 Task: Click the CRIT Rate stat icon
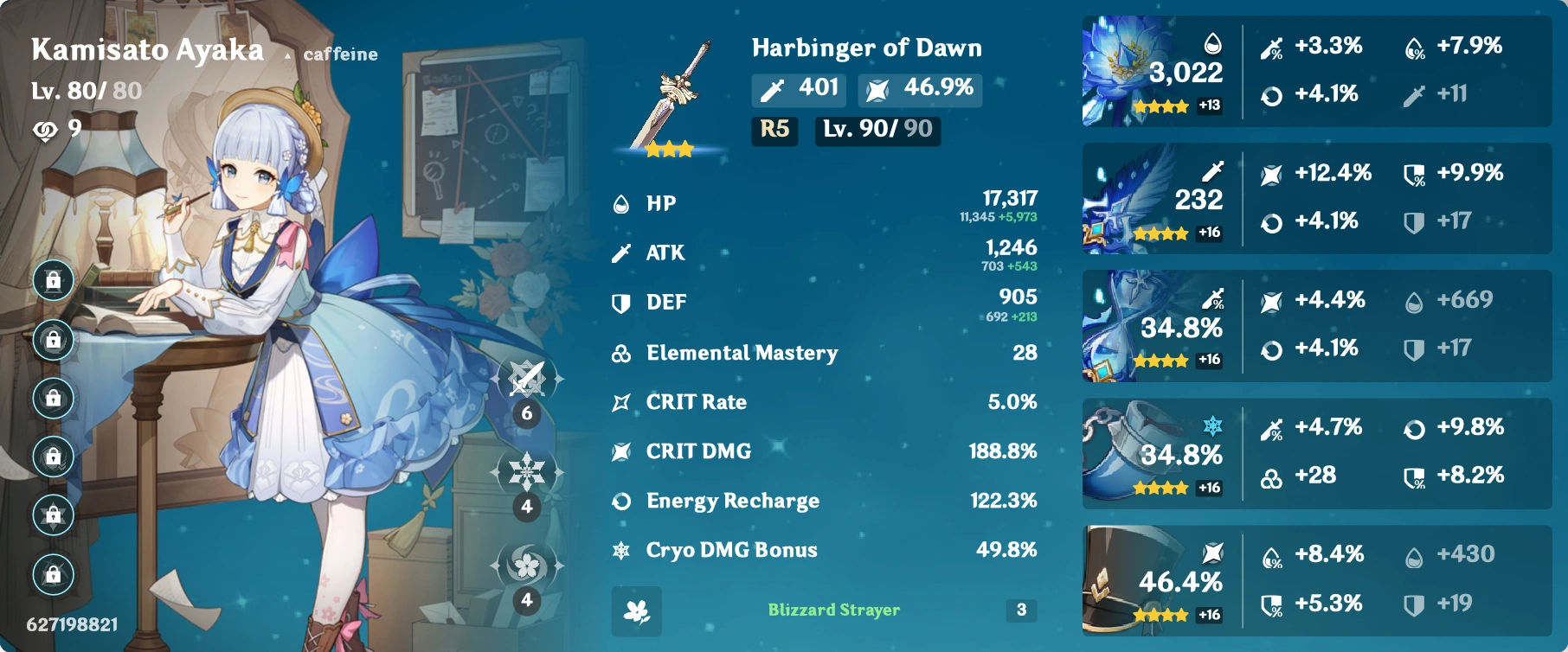point(620,401)
